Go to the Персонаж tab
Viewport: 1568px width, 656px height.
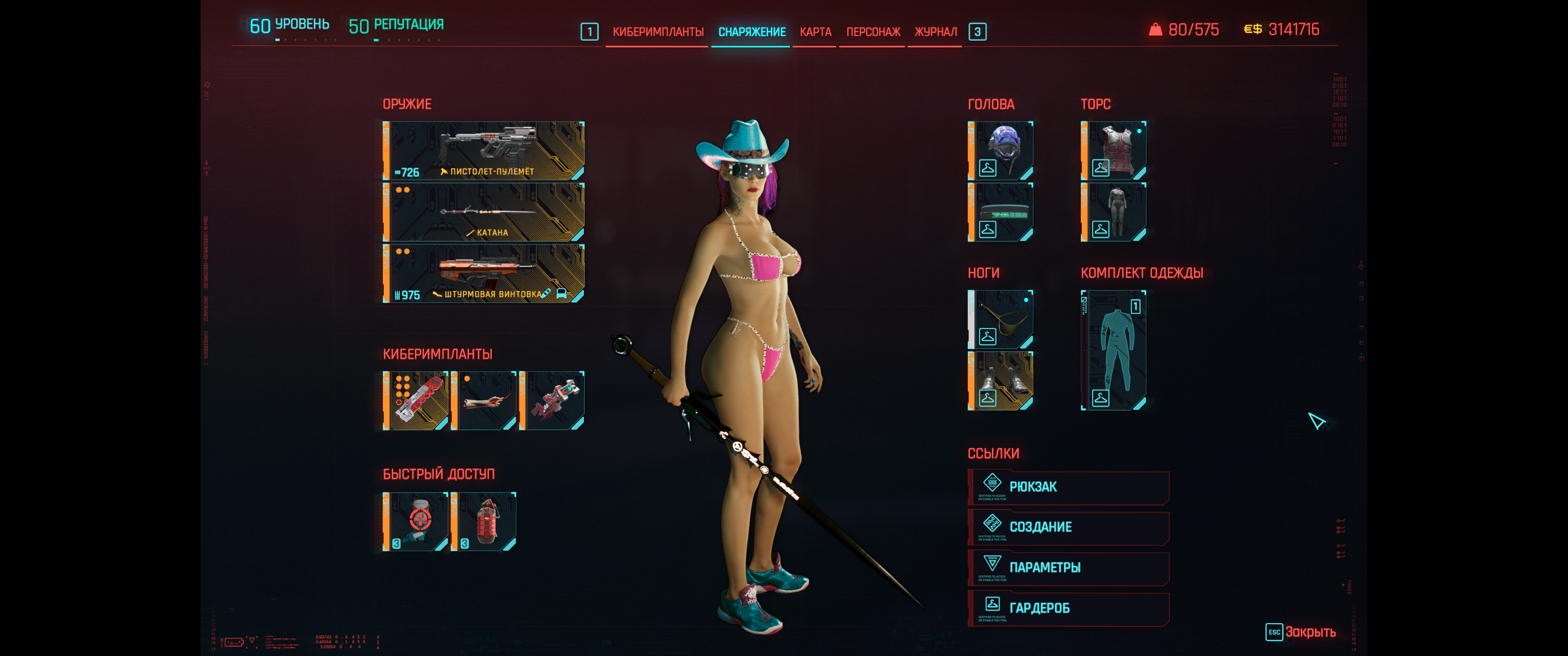click(x=873, y=31)
